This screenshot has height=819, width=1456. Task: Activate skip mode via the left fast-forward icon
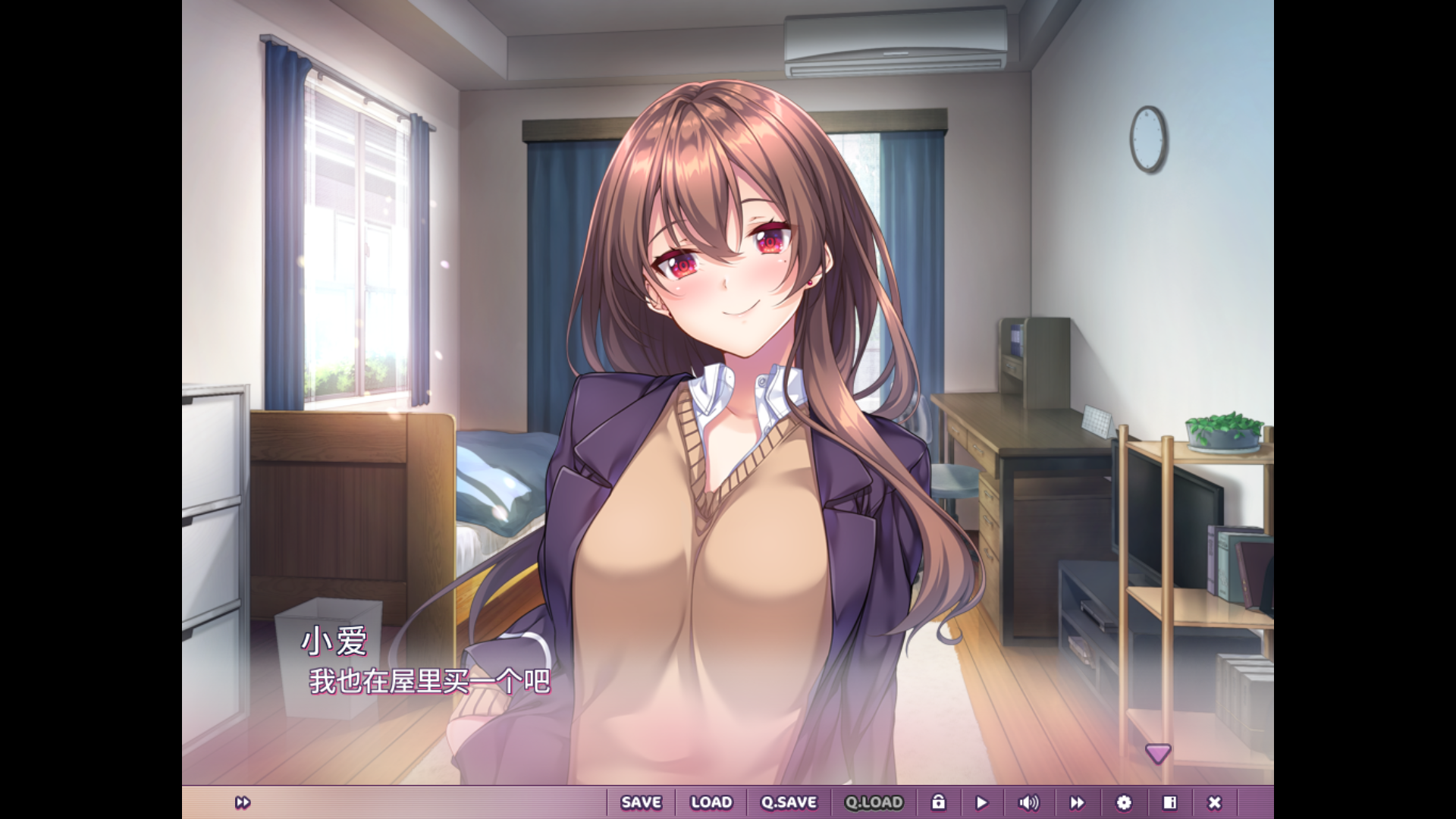point(243,802)
